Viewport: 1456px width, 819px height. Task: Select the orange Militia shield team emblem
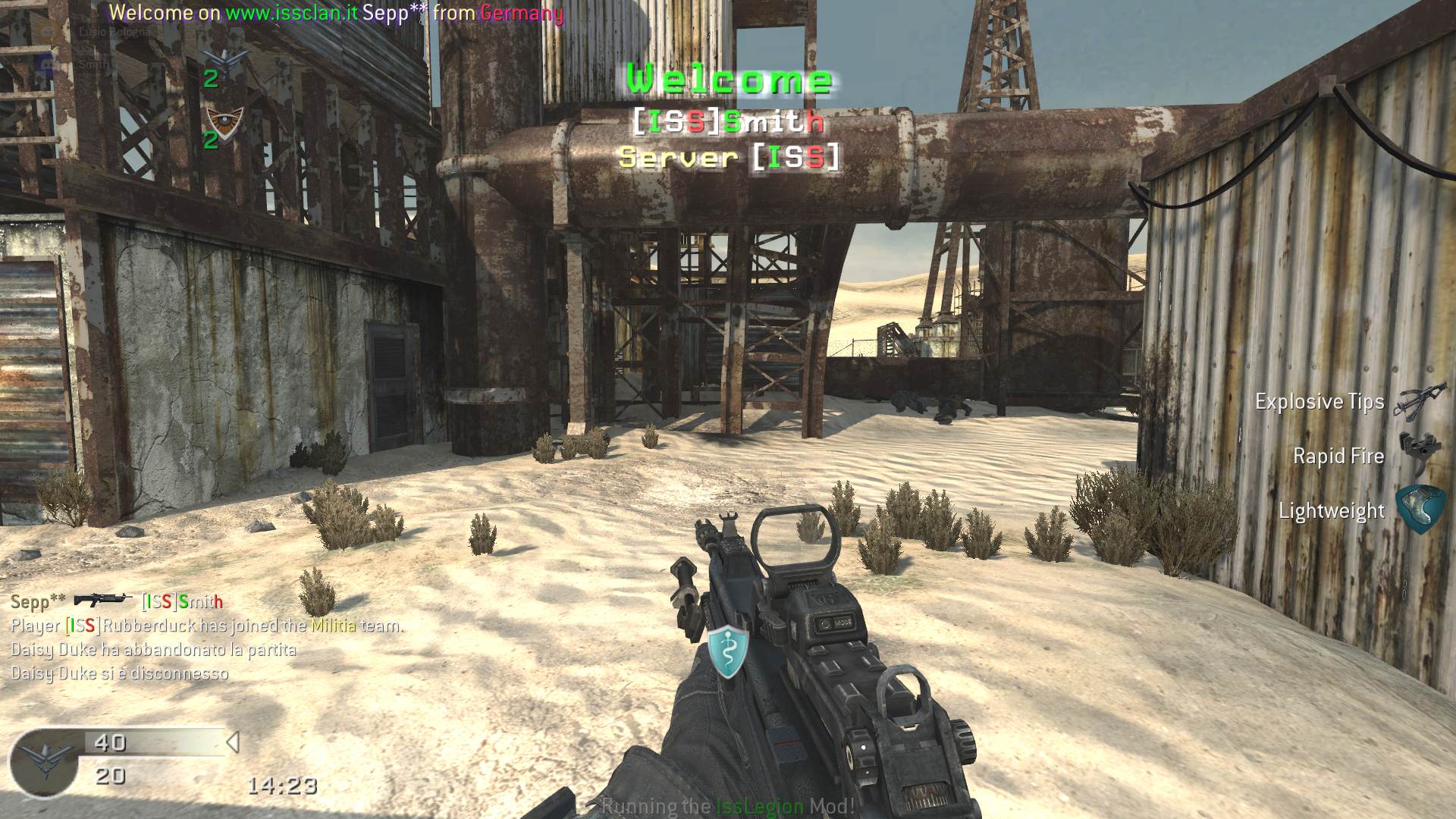tap(225, 121)
